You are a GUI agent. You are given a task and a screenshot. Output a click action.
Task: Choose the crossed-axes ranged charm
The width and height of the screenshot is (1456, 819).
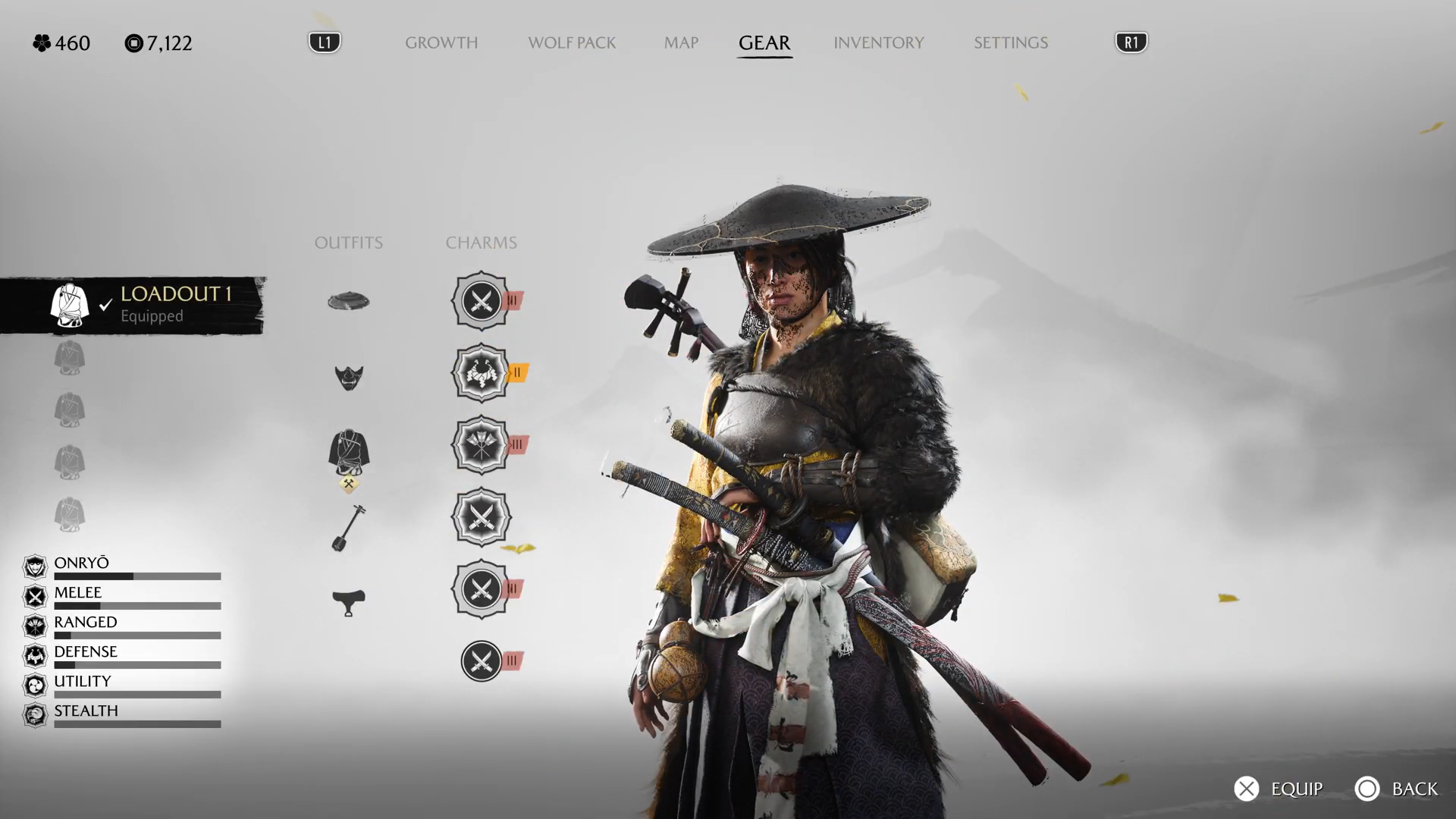pyautogui.click(x=481, y=444)
